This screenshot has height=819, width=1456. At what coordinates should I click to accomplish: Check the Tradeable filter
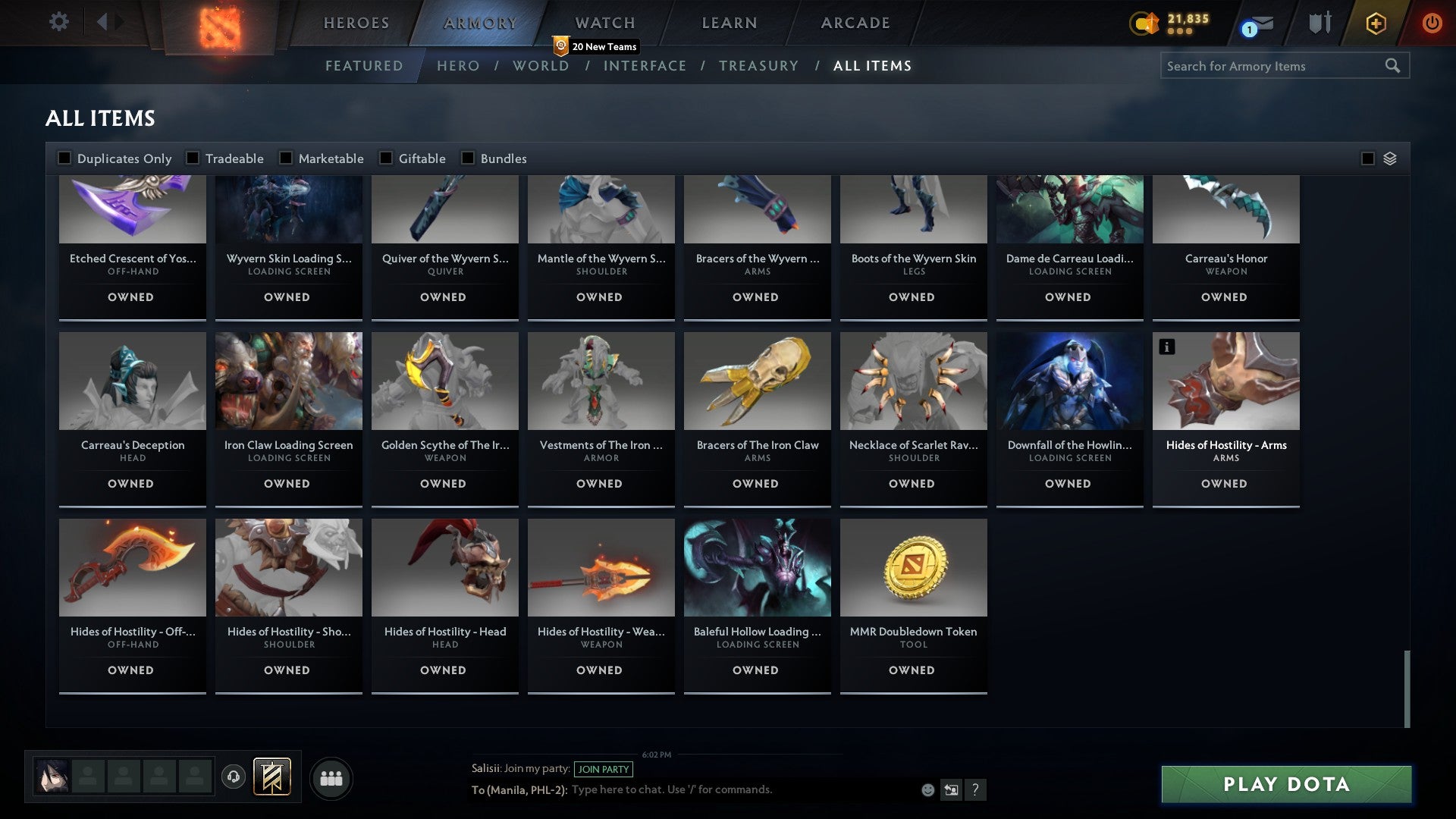[193, 158]
